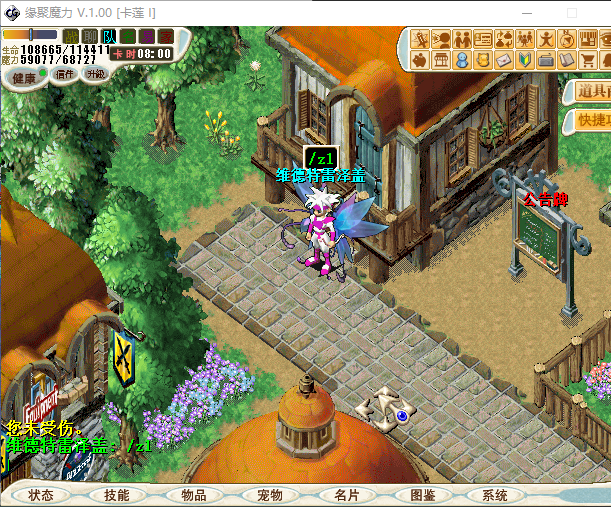Open the 名片 name card menu
The width and height of the screenshot is (611, 507).
pos(346,495)
